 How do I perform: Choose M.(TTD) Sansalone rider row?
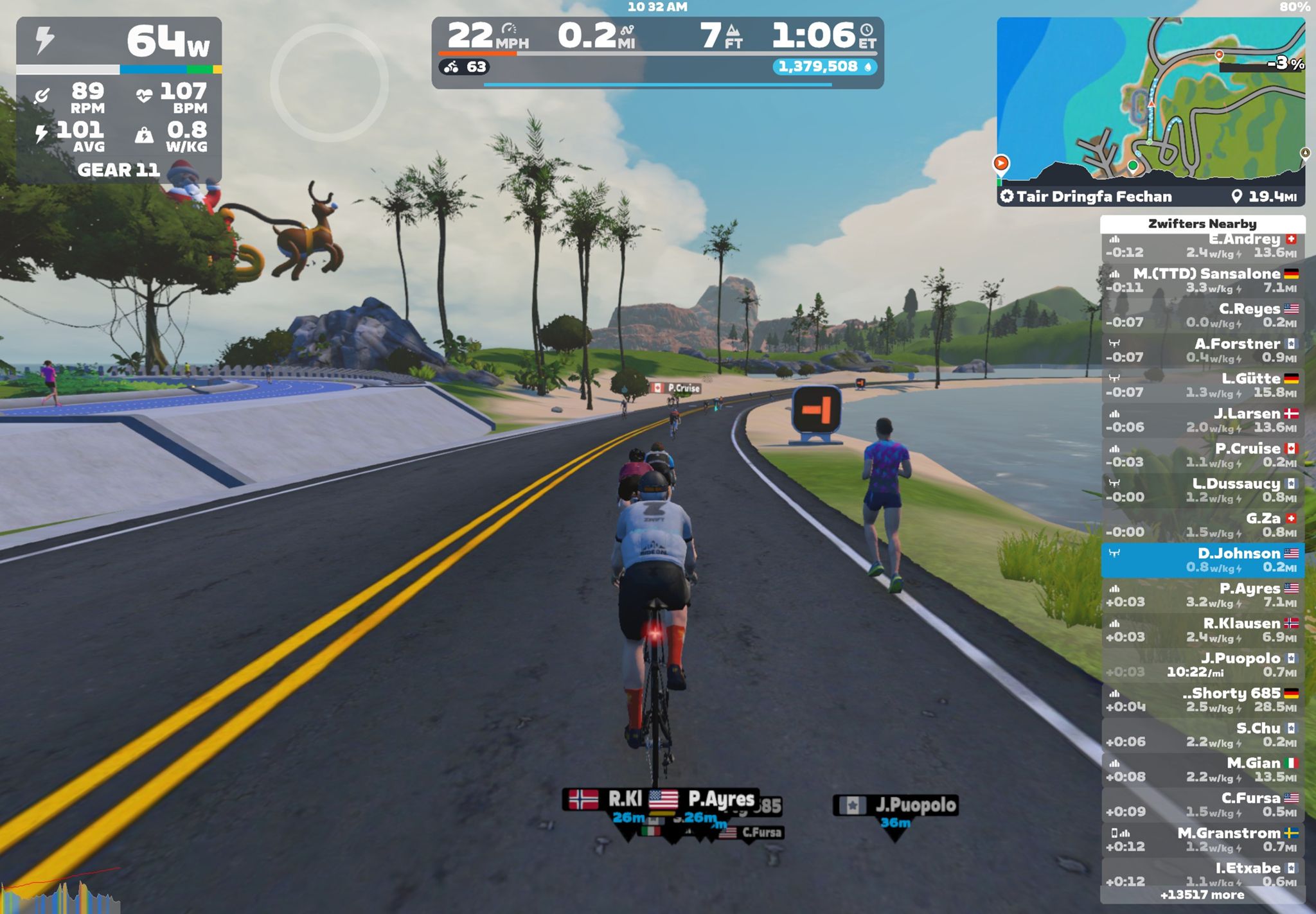(x=1202, y=281)
